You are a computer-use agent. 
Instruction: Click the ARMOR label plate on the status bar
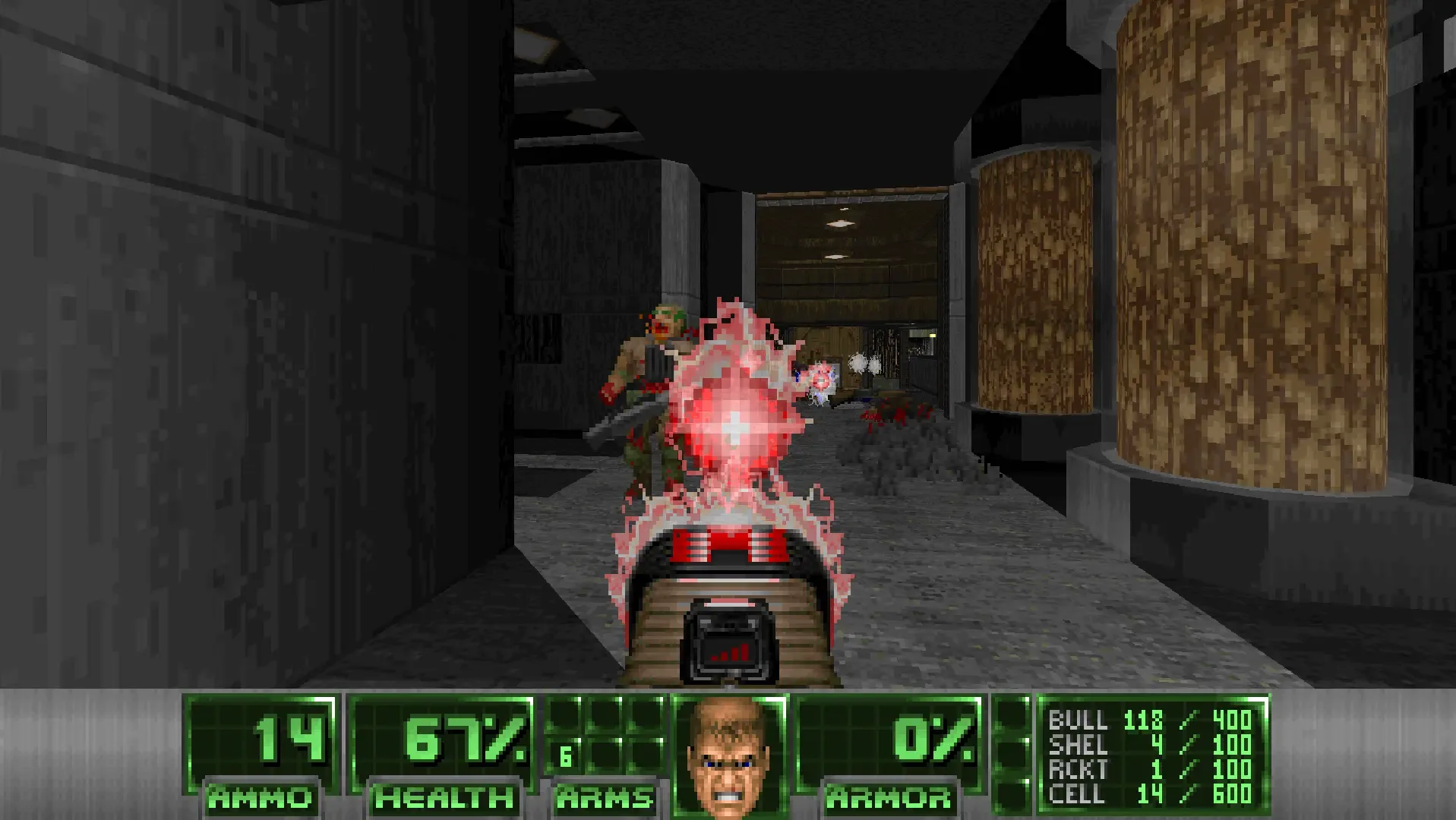click(x=889, y=797)
